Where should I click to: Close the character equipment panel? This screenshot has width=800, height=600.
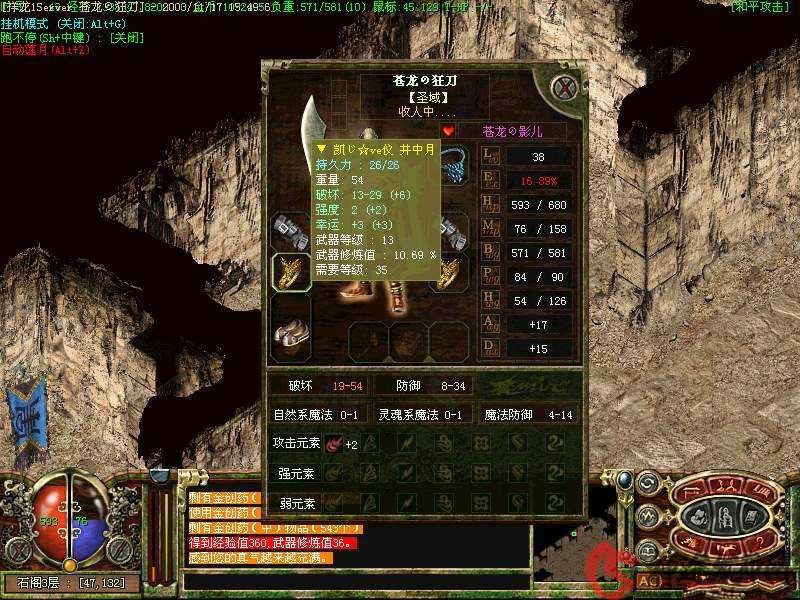[565, 87]
